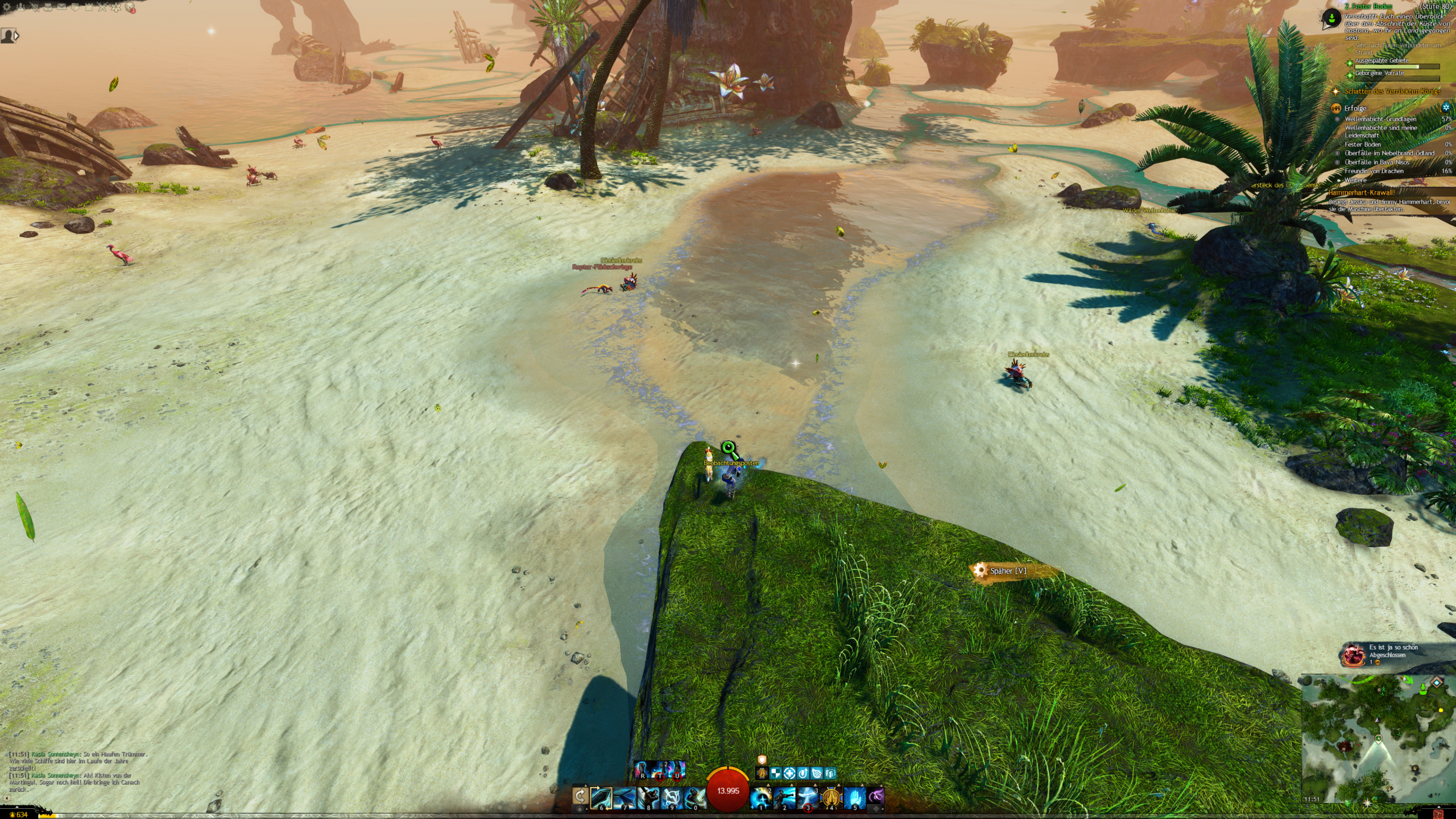This screenshot has height=819, width=1456.
Task: Activate the golden emblem skill on slot 4
Action: pos(831,797)
